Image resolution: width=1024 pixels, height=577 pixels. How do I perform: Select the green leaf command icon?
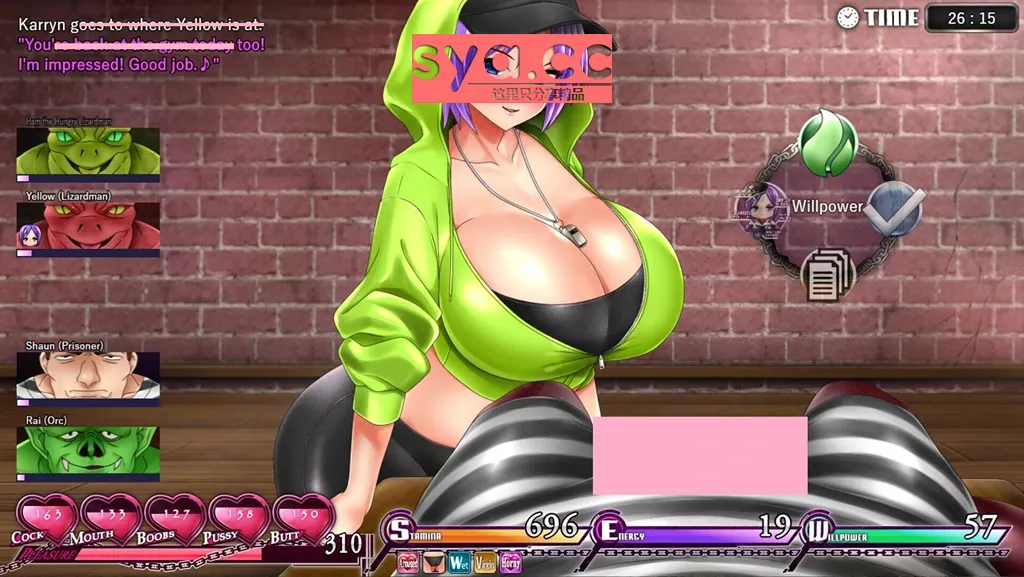point(828,145)
